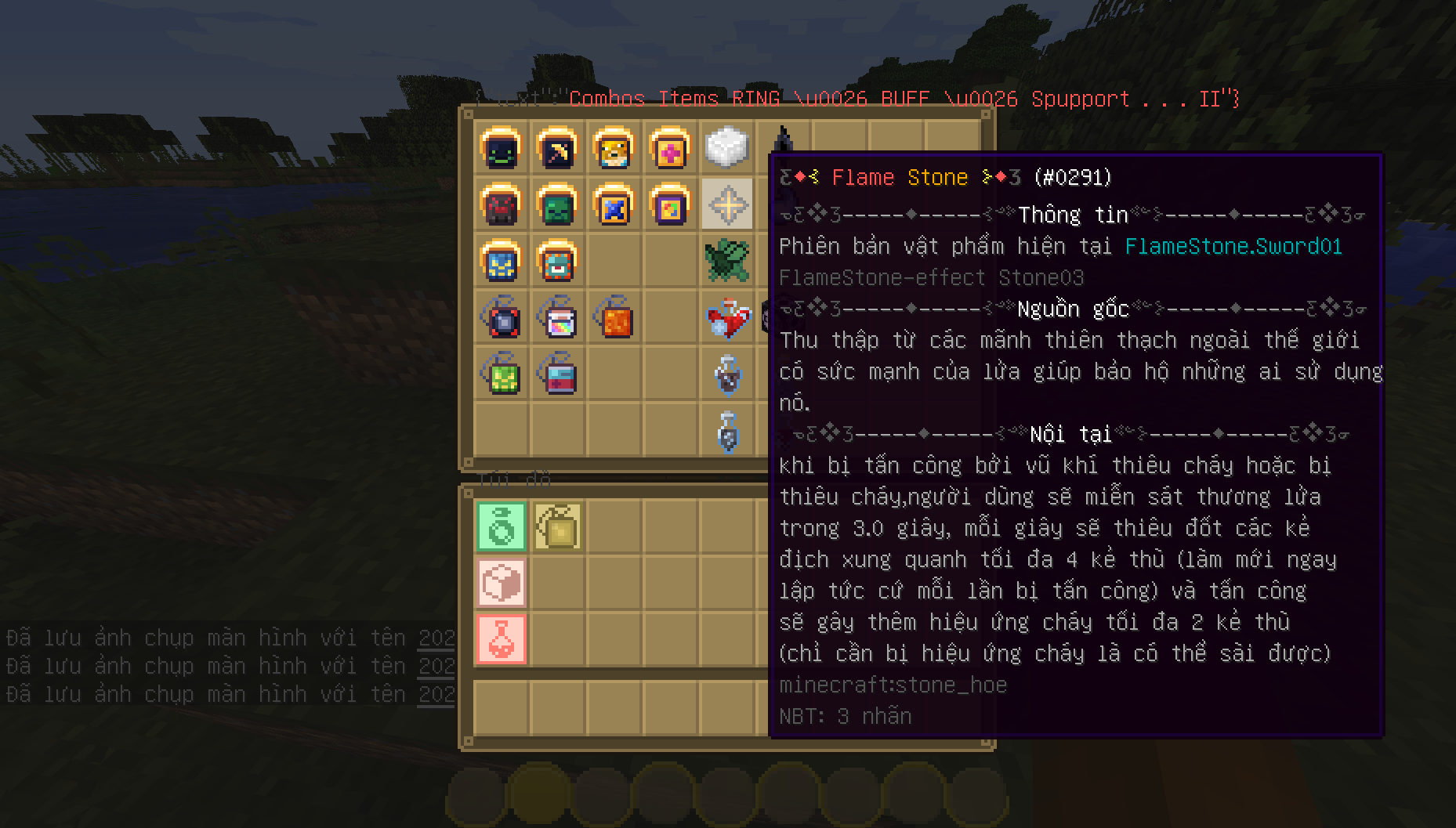Select the green smiley face ring
Screen dimensions: 1456x828
click(501, 148)
